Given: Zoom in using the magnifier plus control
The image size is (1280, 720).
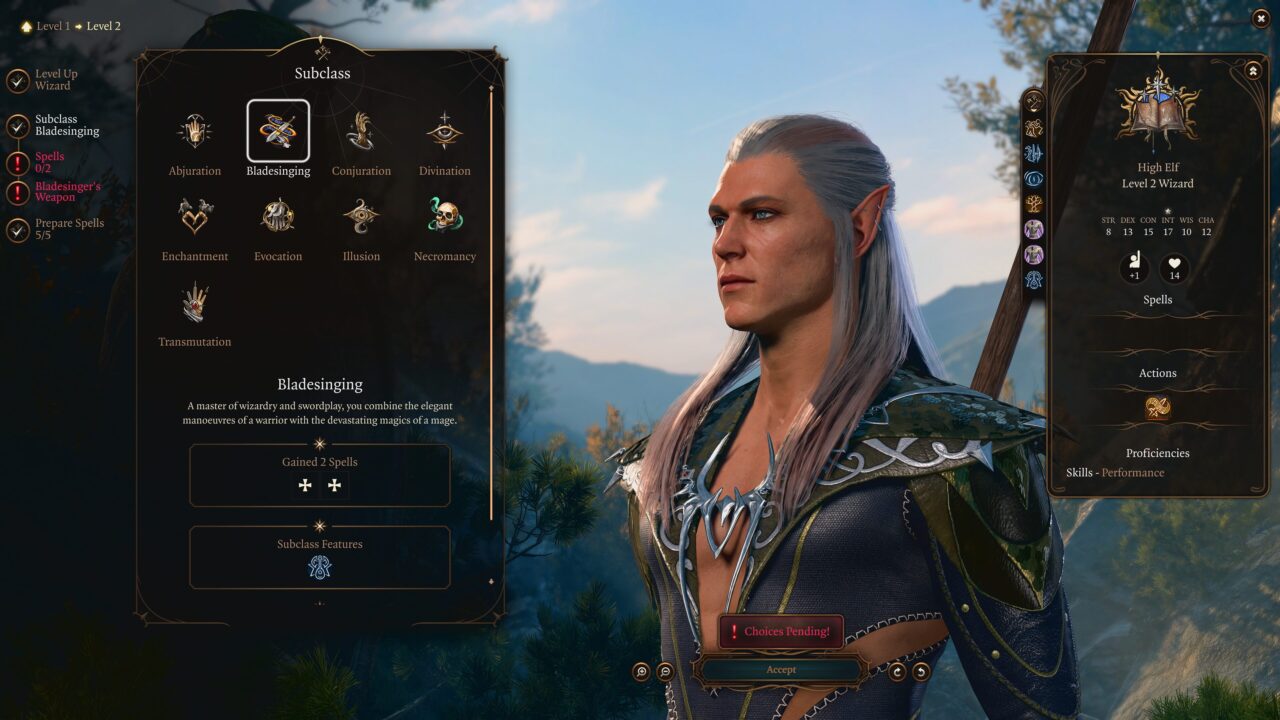Looking at the screenshot, I should point(641,669).
